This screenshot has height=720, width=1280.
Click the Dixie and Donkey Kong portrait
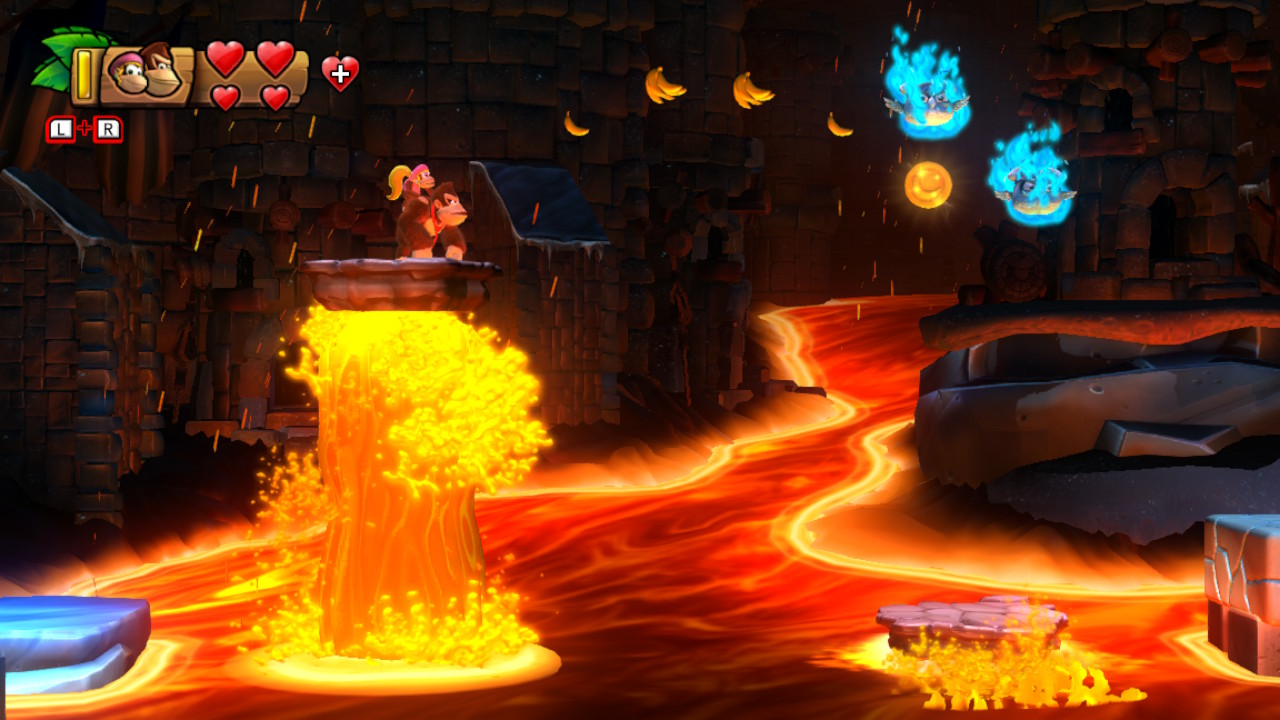click(x=146, y=73)
